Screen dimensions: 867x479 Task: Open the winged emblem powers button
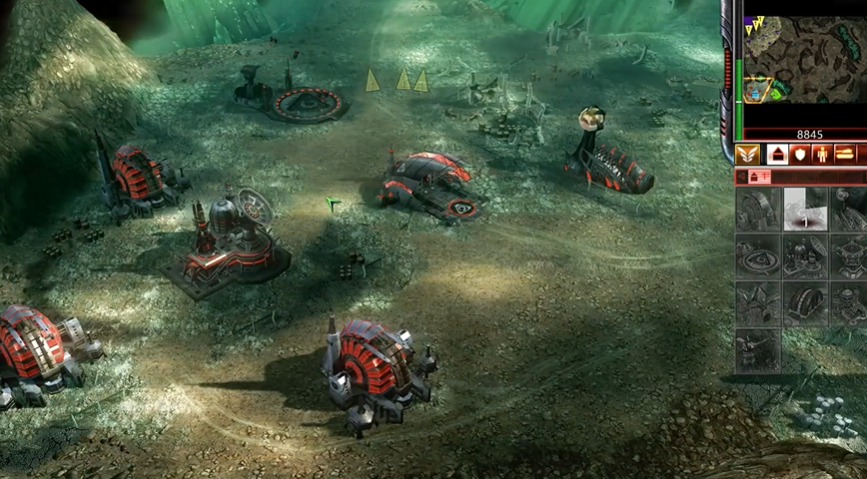(747, 155)
